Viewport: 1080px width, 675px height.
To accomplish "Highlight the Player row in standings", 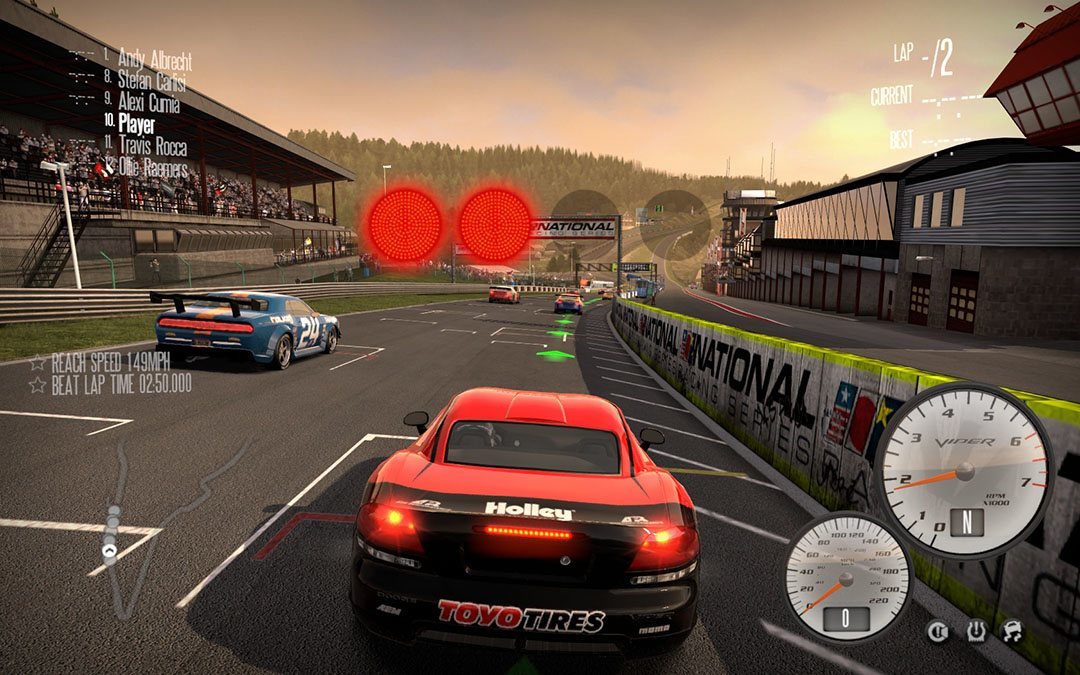I will (136, 125).
